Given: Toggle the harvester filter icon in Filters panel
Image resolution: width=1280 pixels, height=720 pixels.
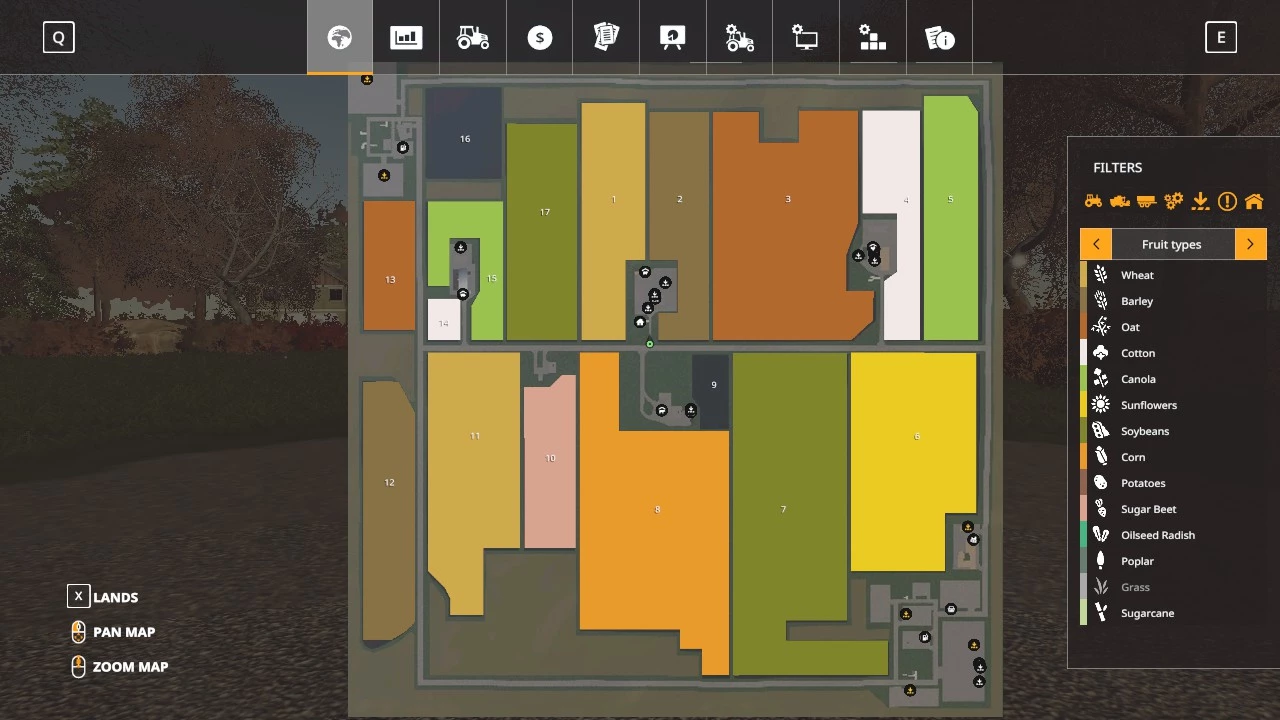Looking at the screenshot, I should coord(1120,200).
